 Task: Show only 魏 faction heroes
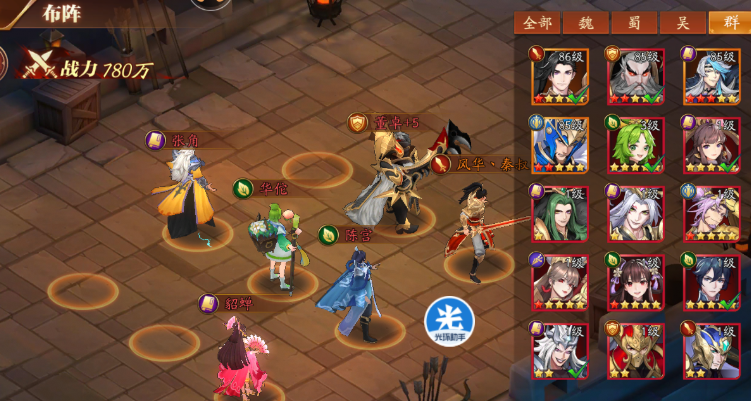[585, 23]
